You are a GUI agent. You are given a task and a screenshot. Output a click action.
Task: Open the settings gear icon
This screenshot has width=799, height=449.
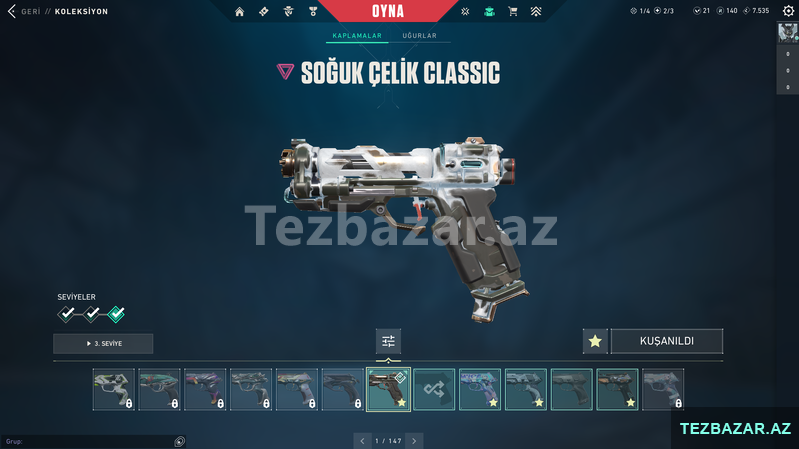[x=788, y=11]
